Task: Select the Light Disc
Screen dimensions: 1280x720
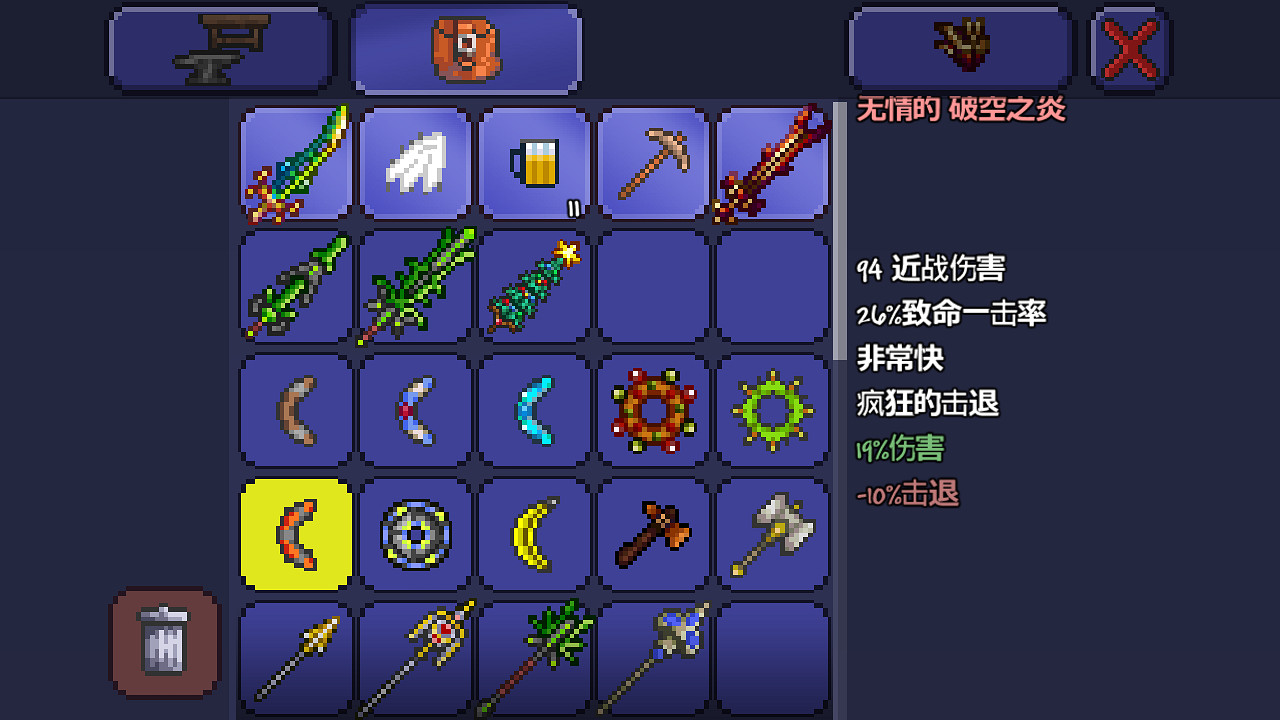Action: click(x=415, y=533)
